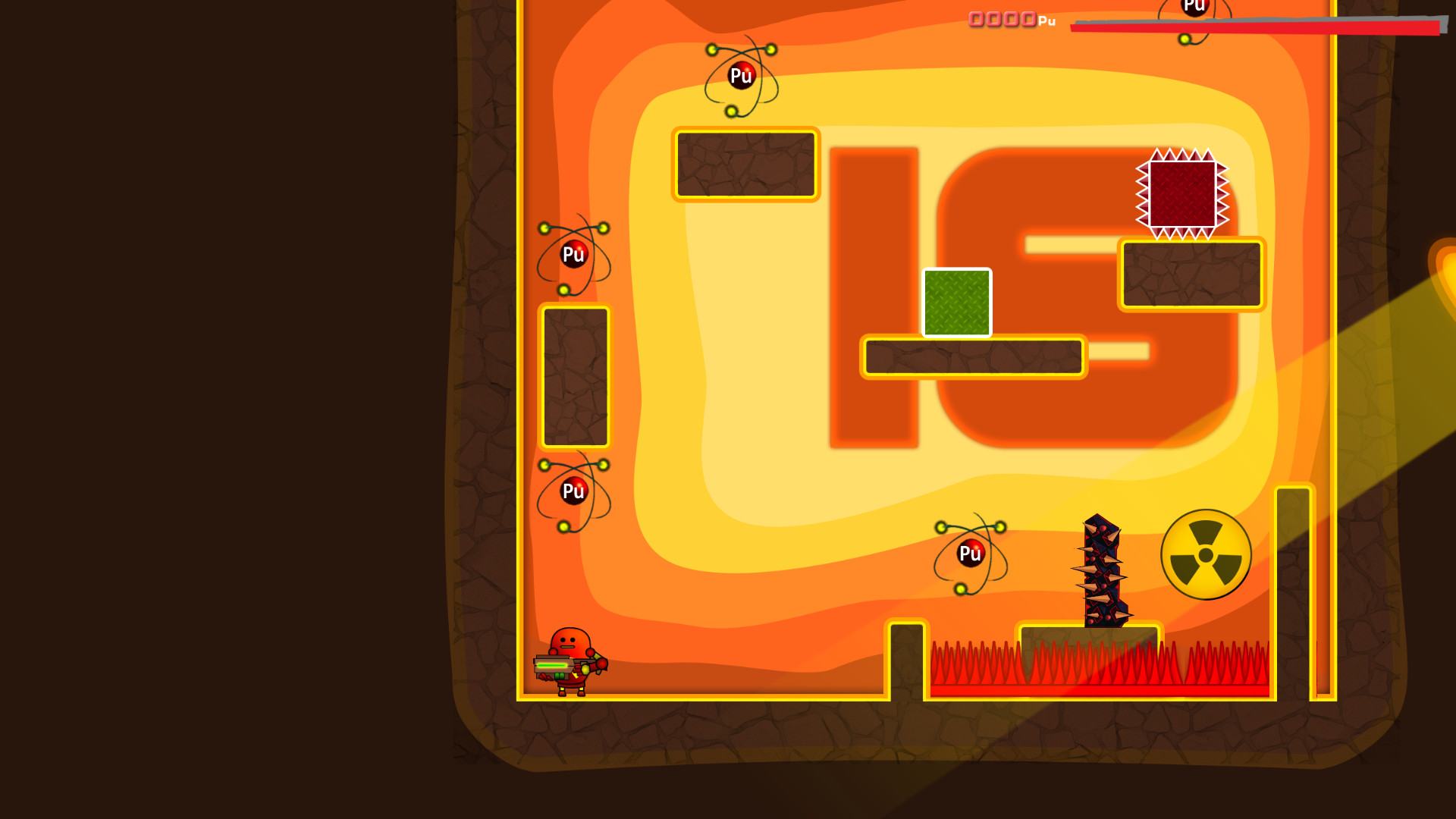The width and height of the screenshot is (1456, 819).
Task: Select the green metal crate block
Action: tap(957, 302)
